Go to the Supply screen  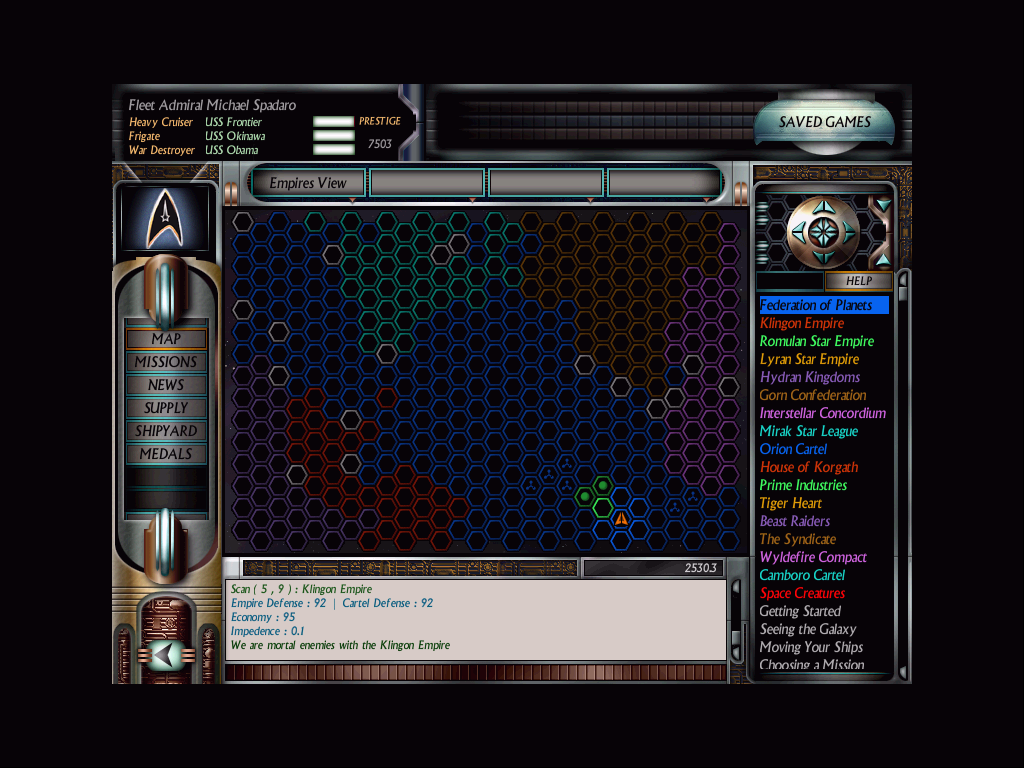click(x=166, y=408)
